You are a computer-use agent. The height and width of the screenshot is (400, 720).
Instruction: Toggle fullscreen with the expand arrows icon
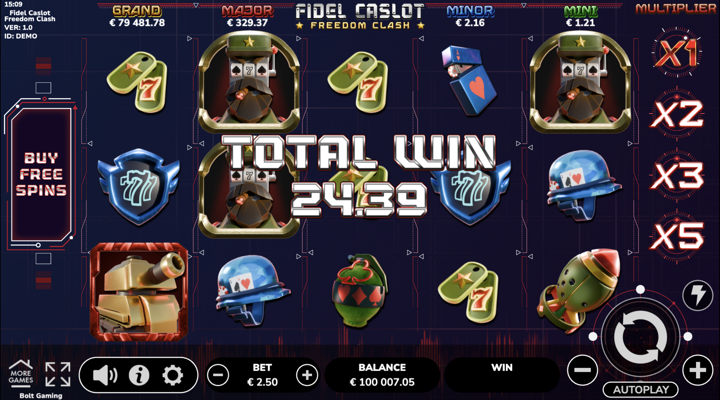[58, 374]
